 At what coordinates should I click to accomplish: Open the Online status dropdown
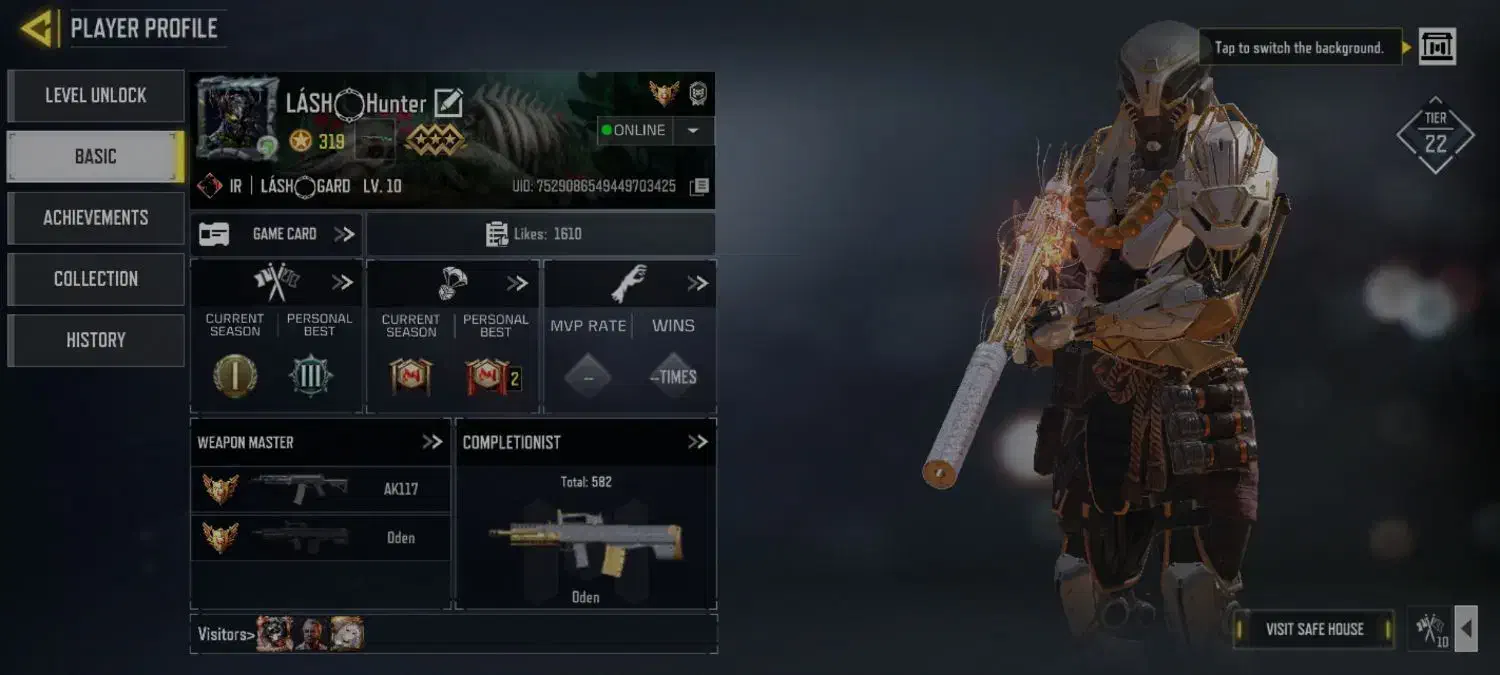tap(693, 131)
